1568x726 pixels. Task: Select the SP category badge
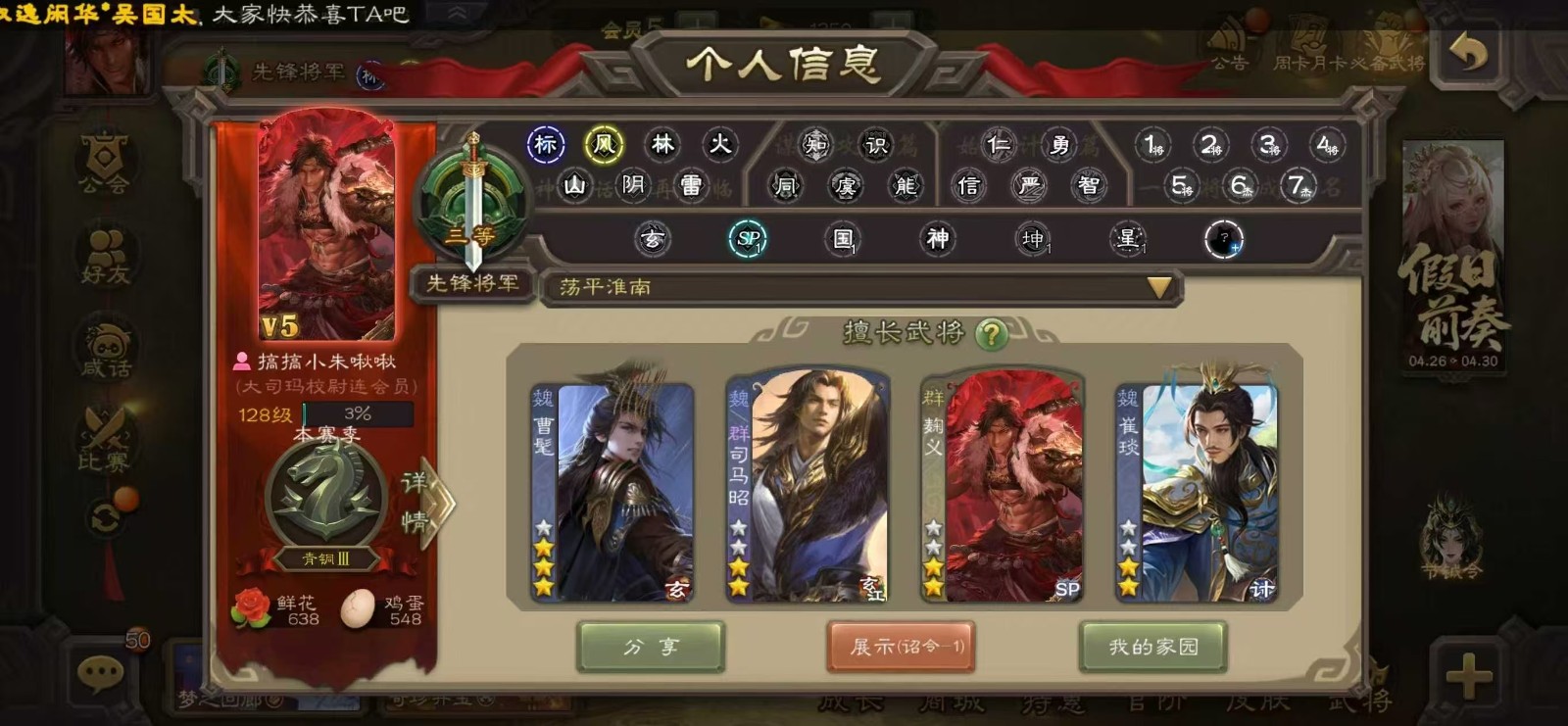pyautogui.click(x=748, y=238)
